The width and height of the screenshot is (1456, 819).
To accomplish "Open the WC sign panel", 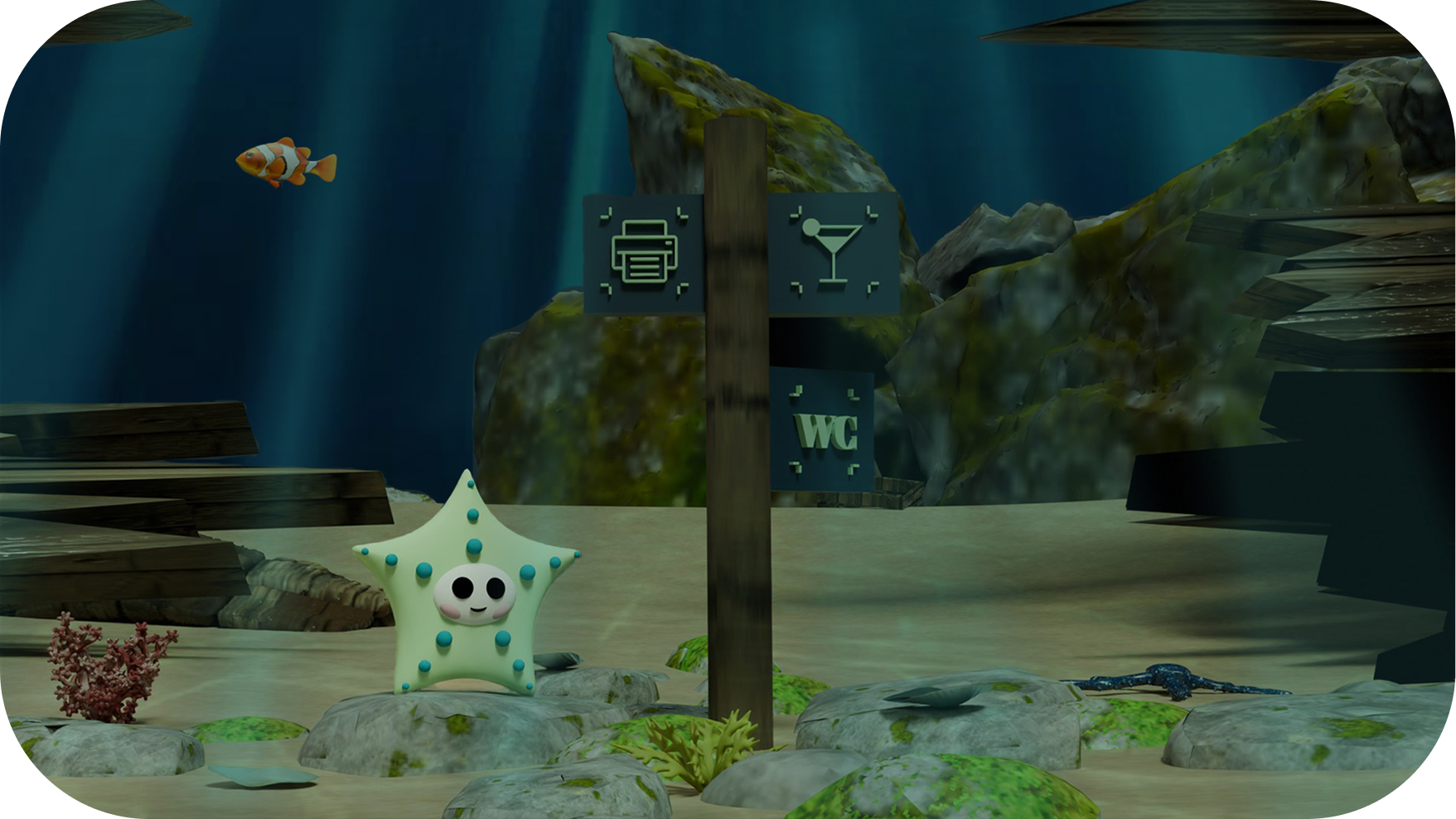I will tap(823, 430).
